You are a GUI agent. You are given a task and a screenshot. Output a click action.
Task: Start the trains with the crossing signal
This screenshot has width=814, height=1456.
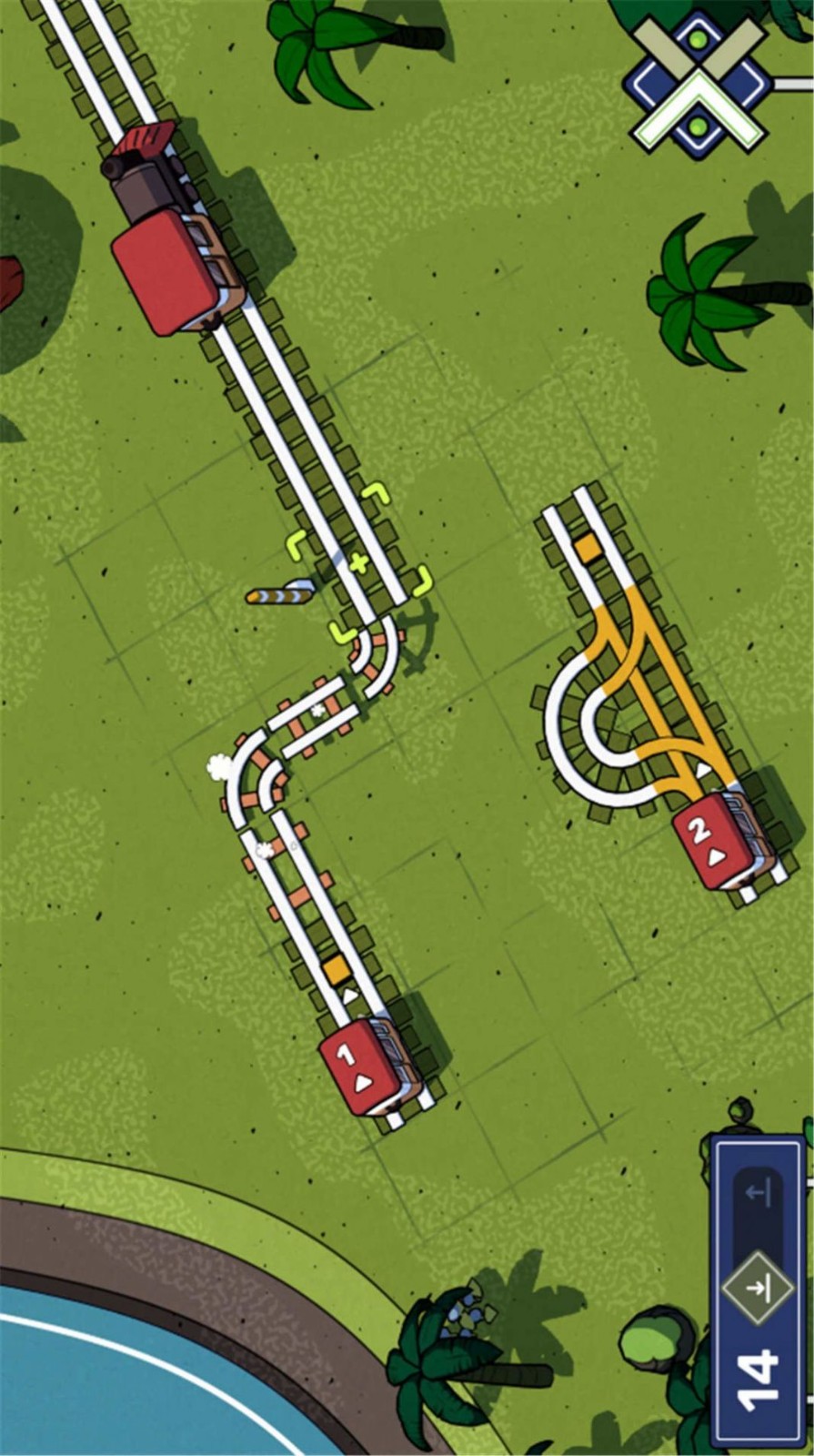coord(698,84)
